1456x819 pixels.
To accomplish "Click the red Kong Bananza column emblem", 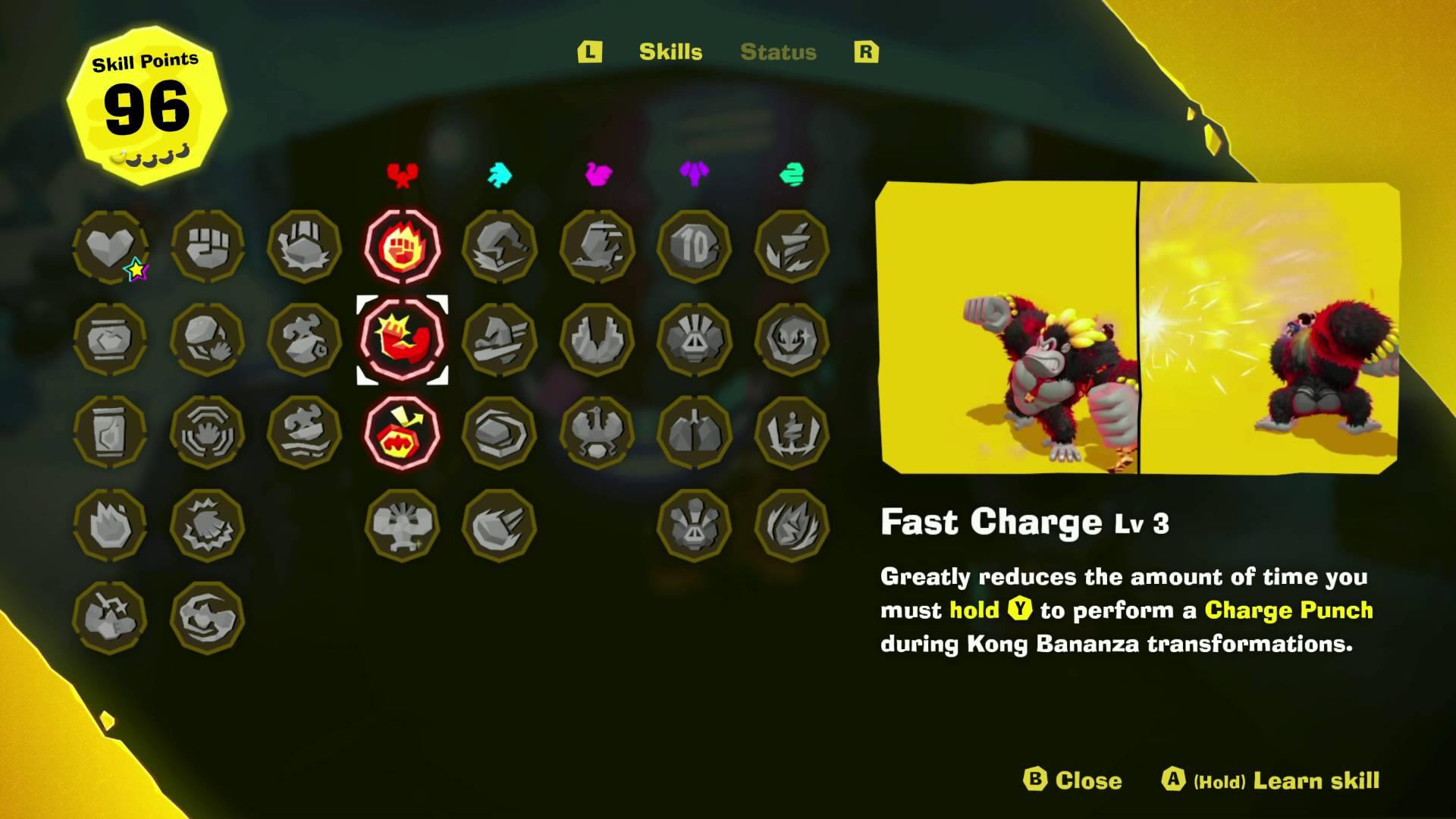I will point(402,175).
